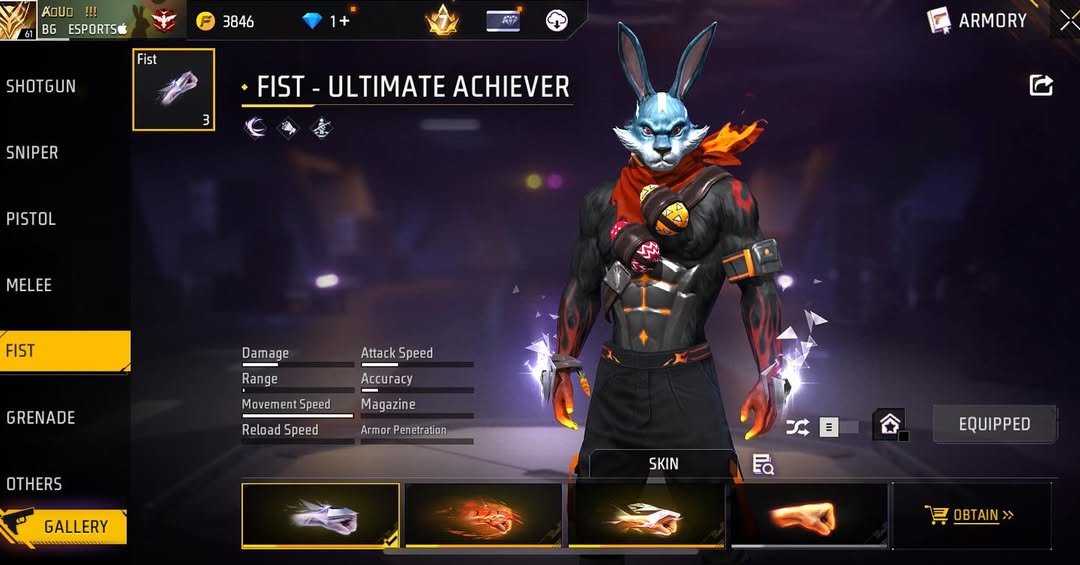This screenshot has height=565, width=1080.
Task: Click the Fist weapon thumbnail tile
Action: point(173,90)
